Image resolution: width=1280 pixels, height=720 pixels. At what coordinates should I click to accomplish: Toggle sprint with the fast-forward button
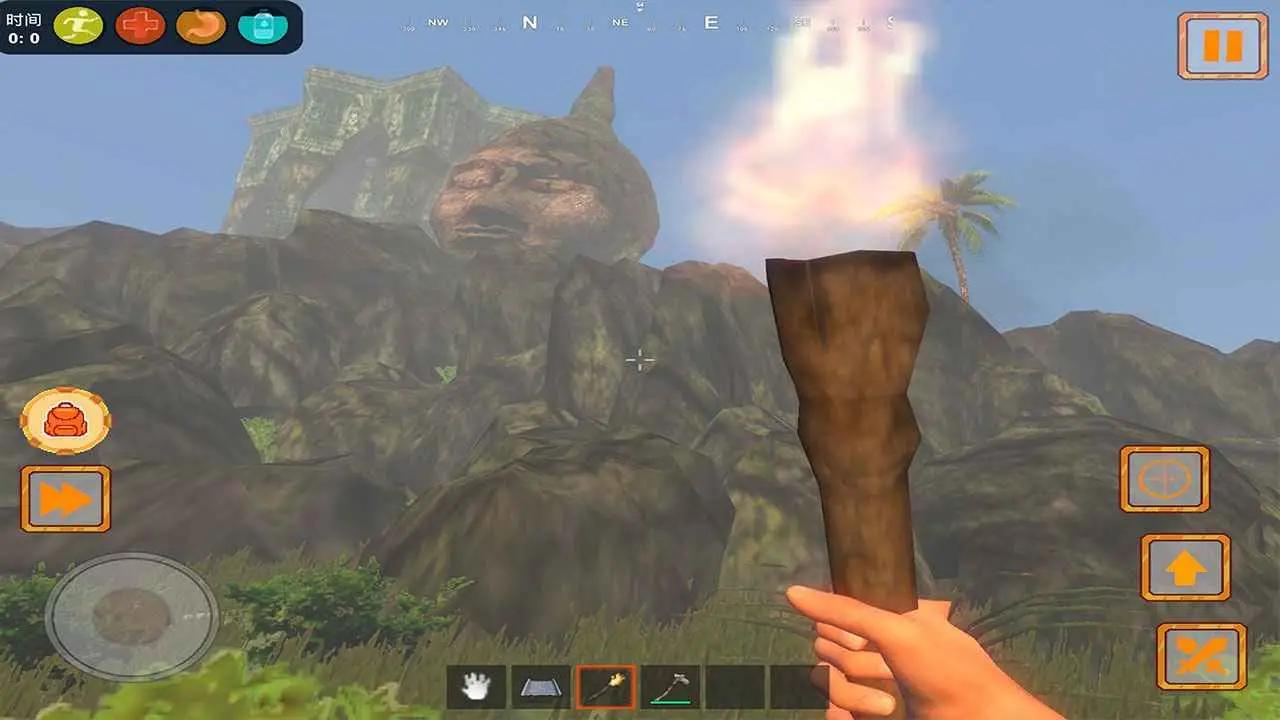point(64,497)
